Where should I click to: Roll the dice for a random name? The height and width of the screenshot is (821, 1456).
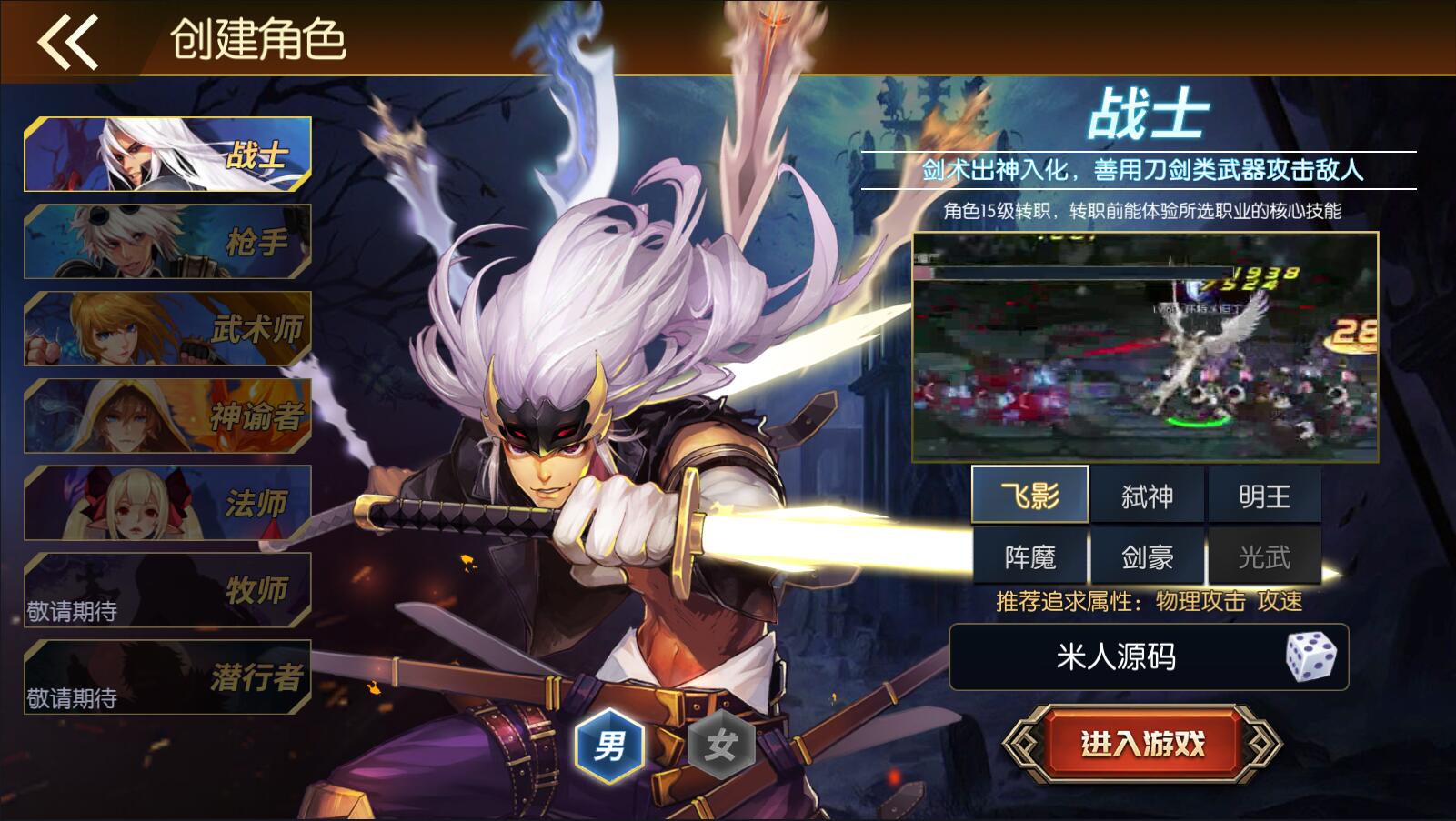point(1310,656)
